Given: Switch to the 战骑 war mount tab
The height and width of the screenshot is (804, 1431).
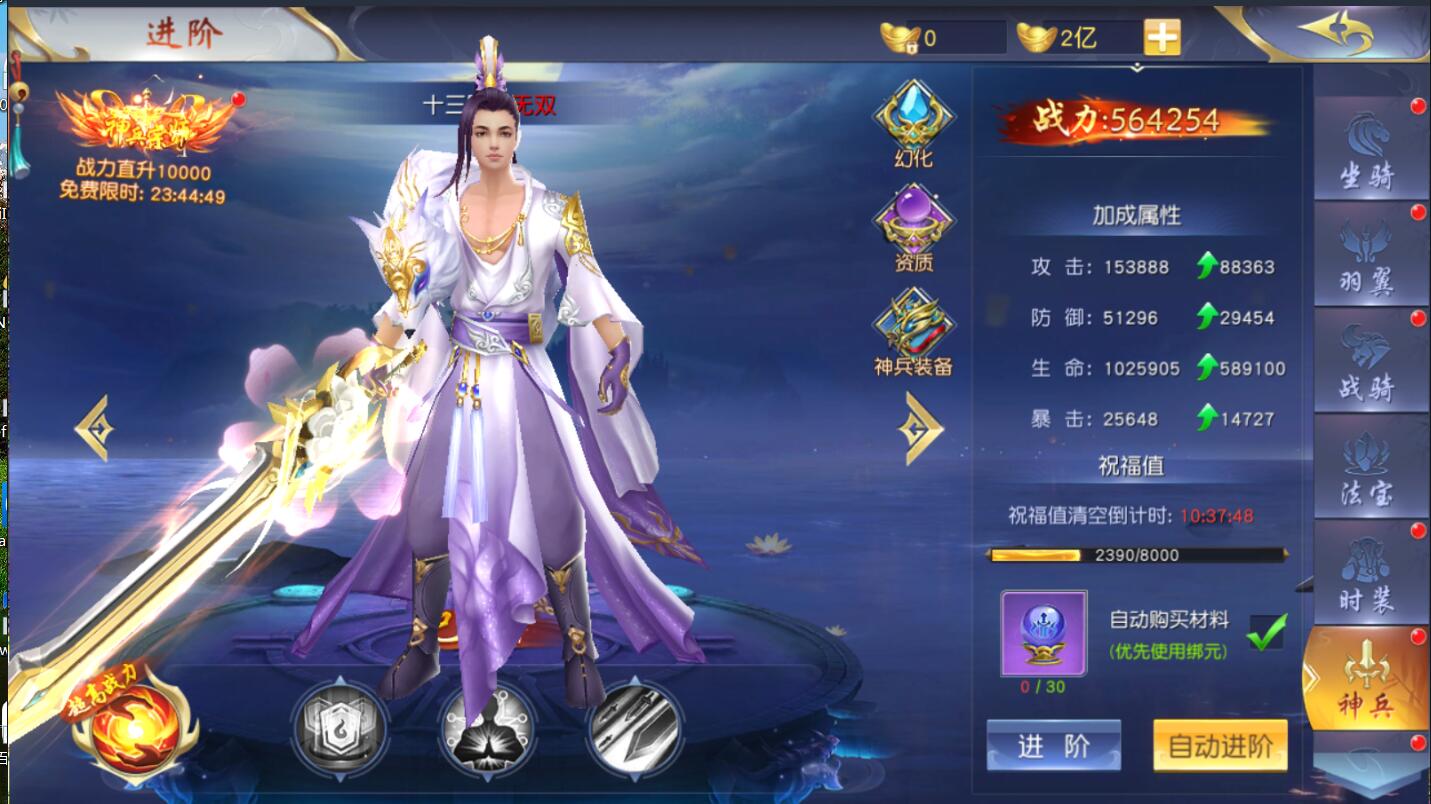Looking at the screenshot, I should 1368,360.
